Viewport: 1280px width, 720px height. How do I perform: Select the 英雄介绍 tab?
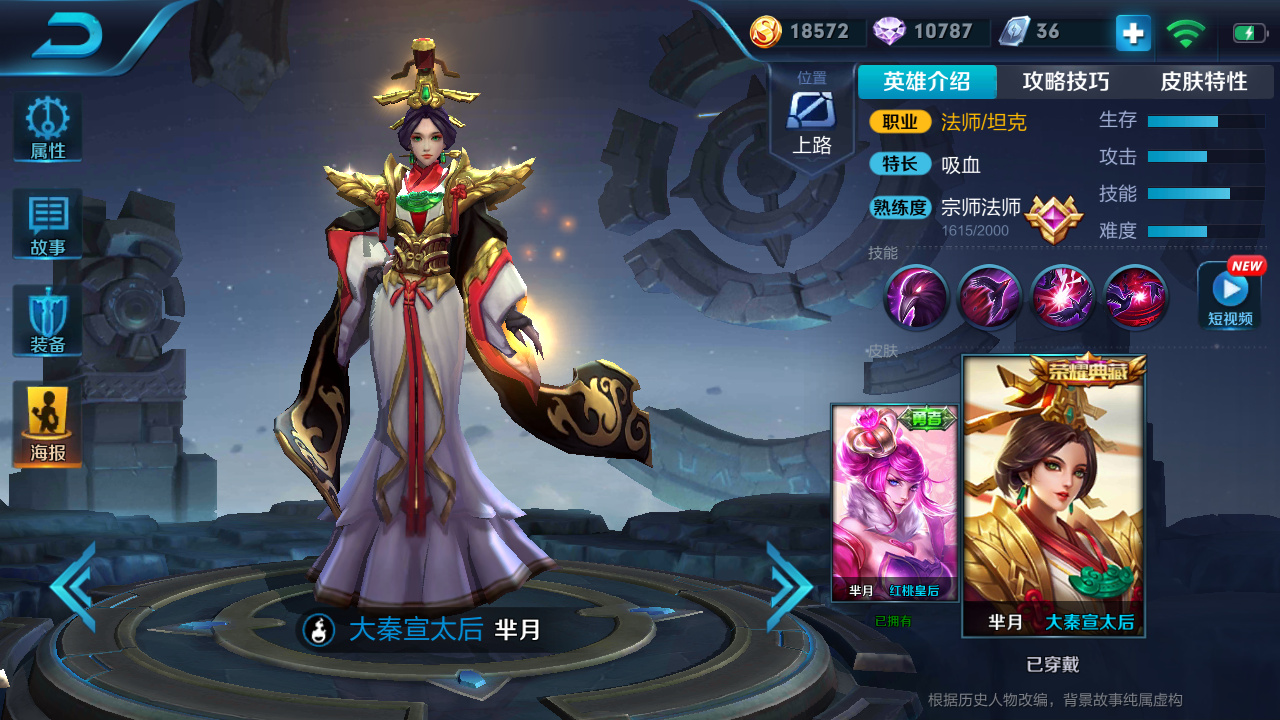[x=924, y=81]
